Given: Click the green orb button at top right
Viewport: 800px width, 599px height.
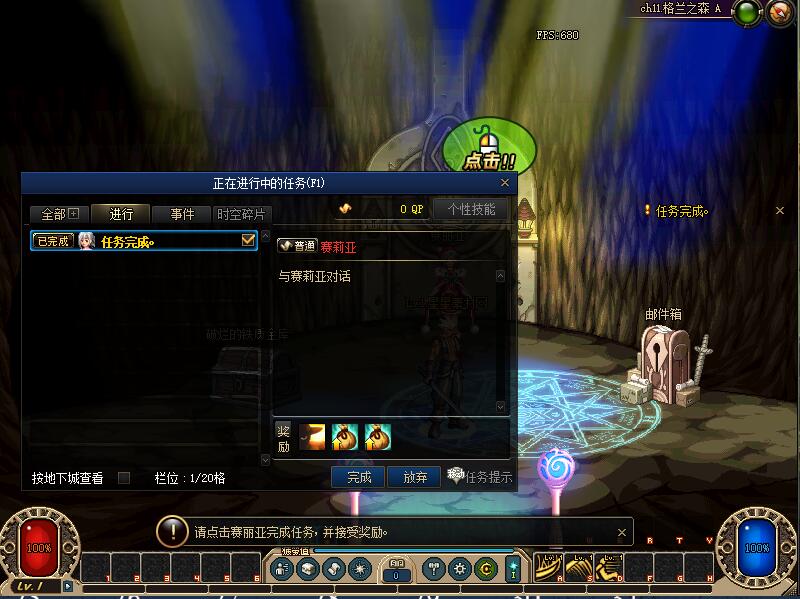Looking at the screenshot, I should 746,13.
